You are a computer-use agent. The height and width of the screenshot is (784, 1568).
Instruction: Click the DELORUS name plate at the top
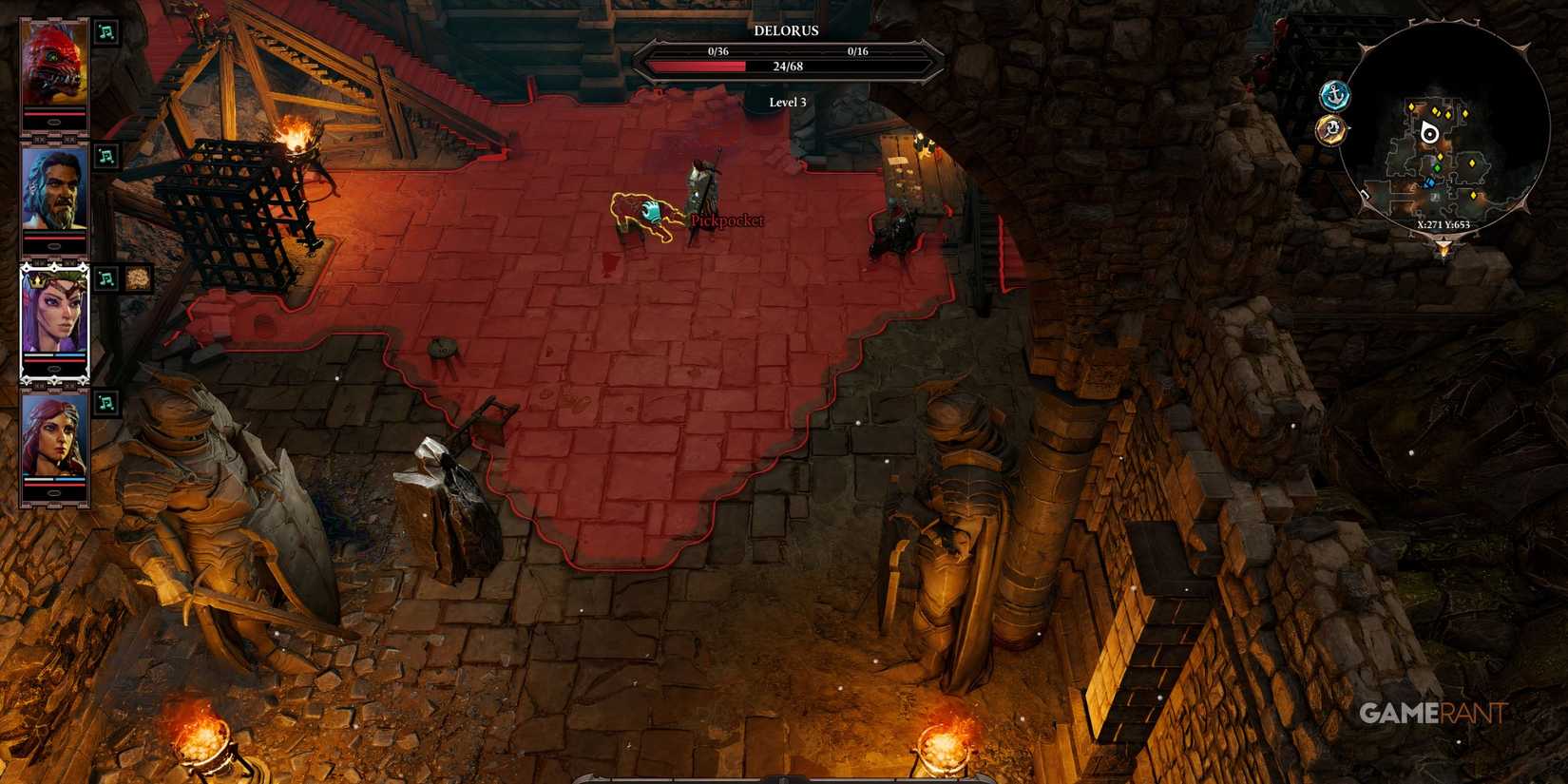click(x=786, y=30)
